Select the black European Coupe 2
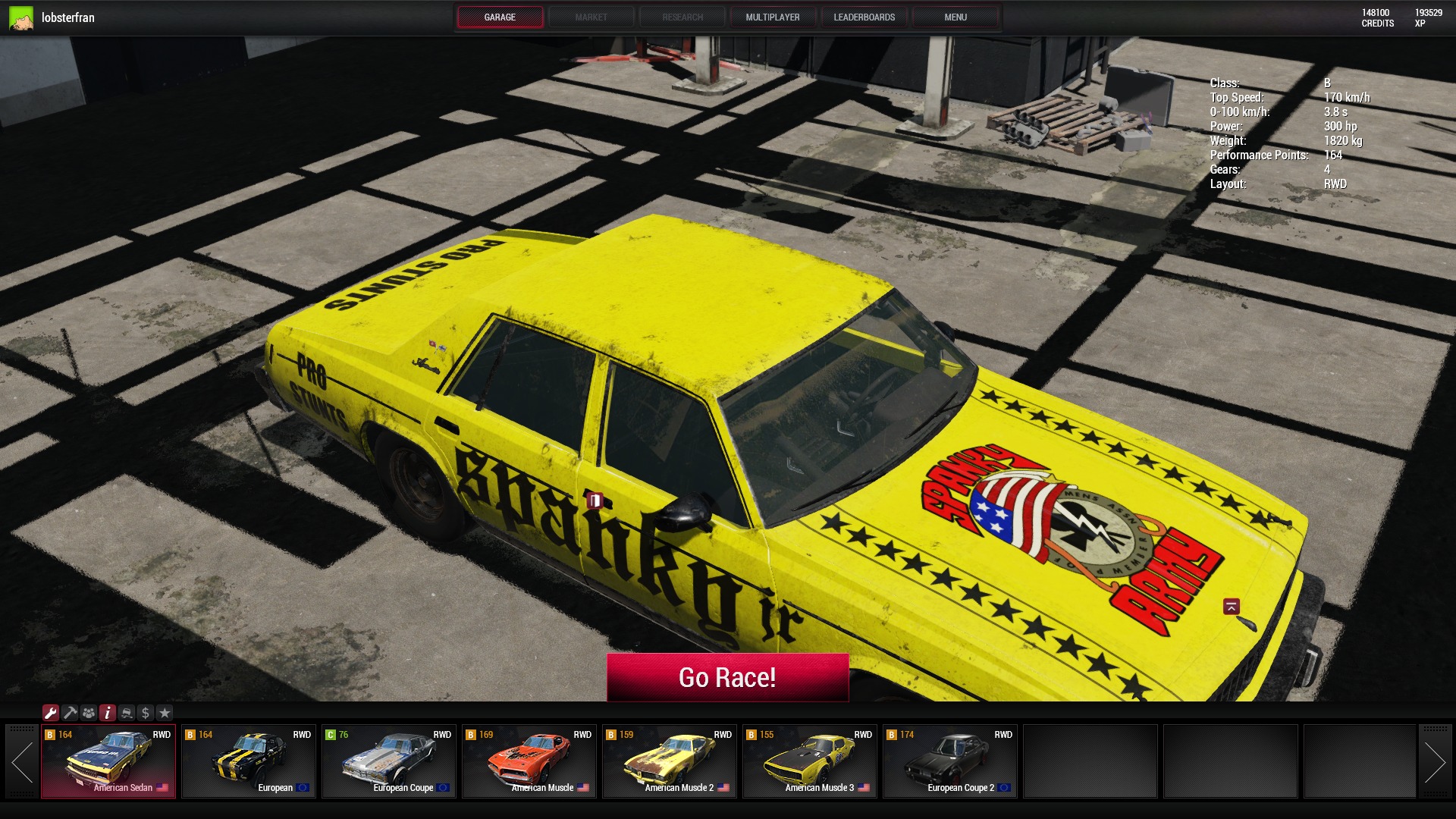 (x=950, y=761)
